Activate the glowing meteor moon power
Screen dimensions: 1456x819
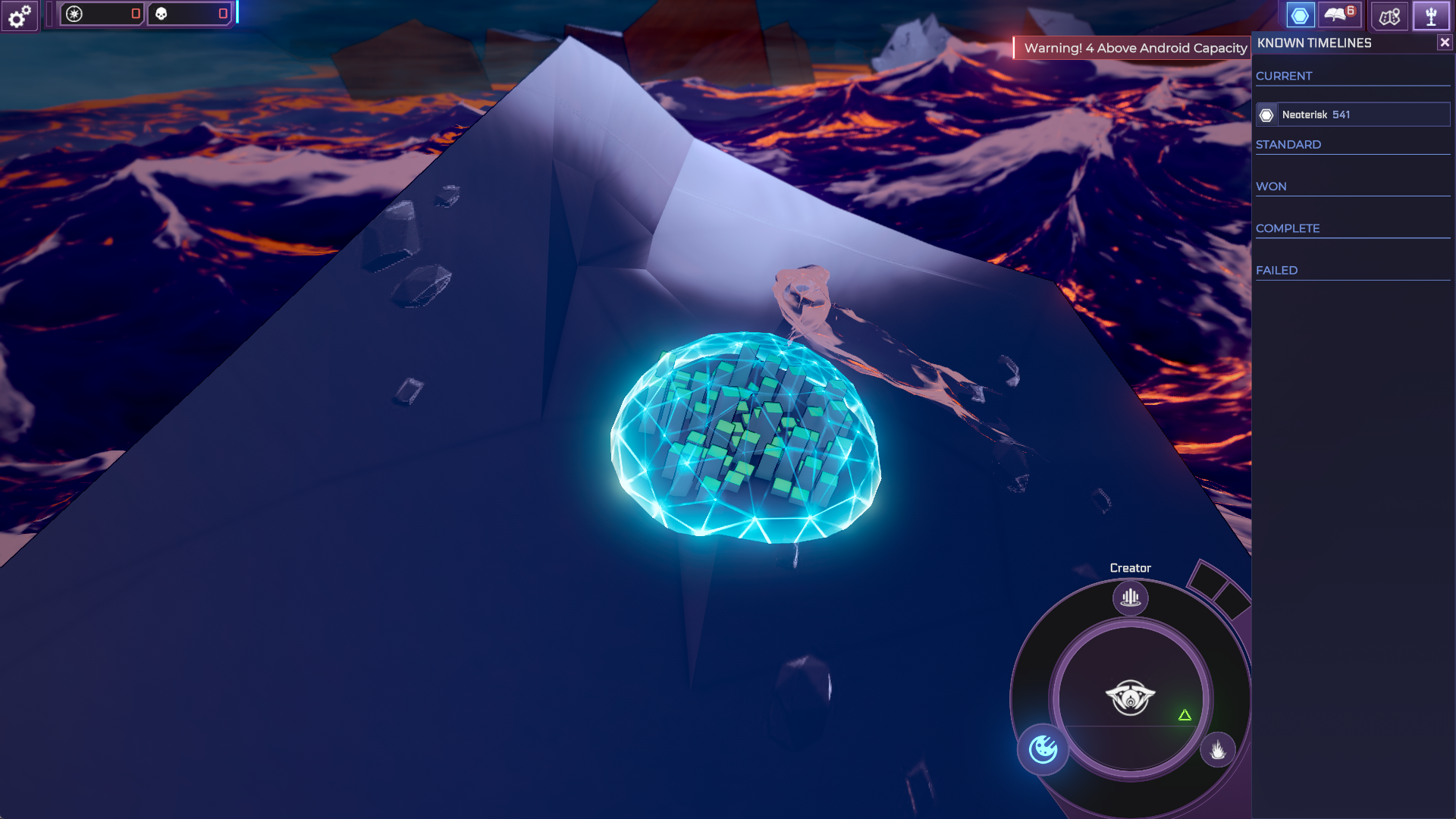click(x=1043, y=749)
